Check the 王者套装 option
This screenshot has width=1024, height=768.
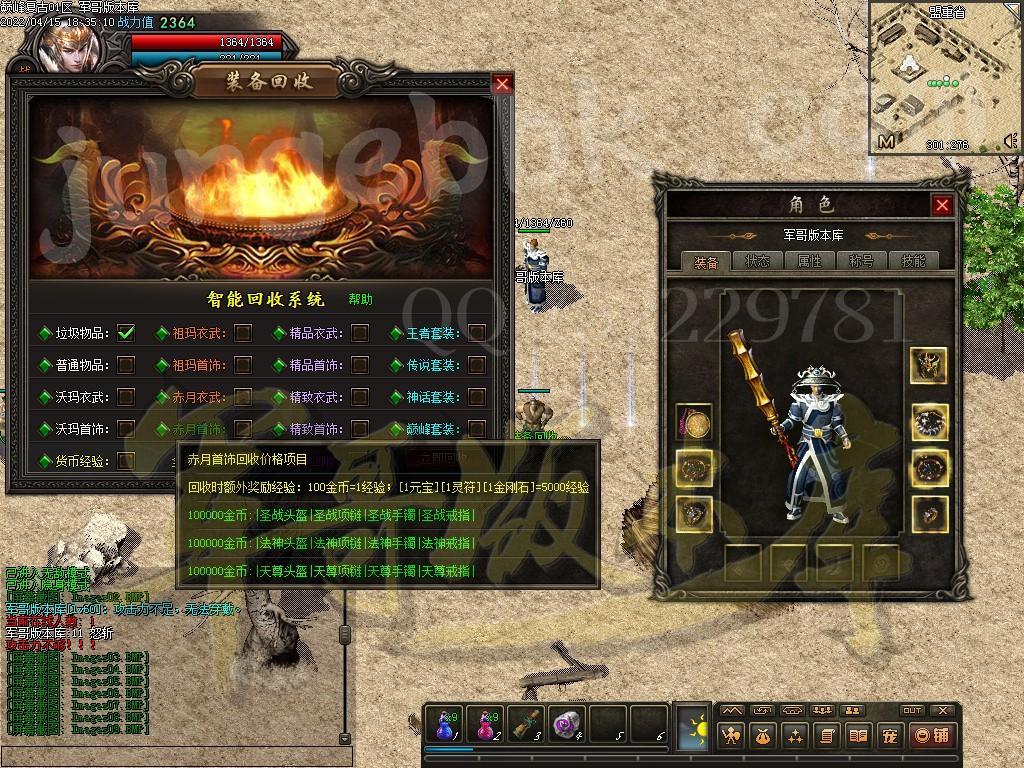(477, 333)
